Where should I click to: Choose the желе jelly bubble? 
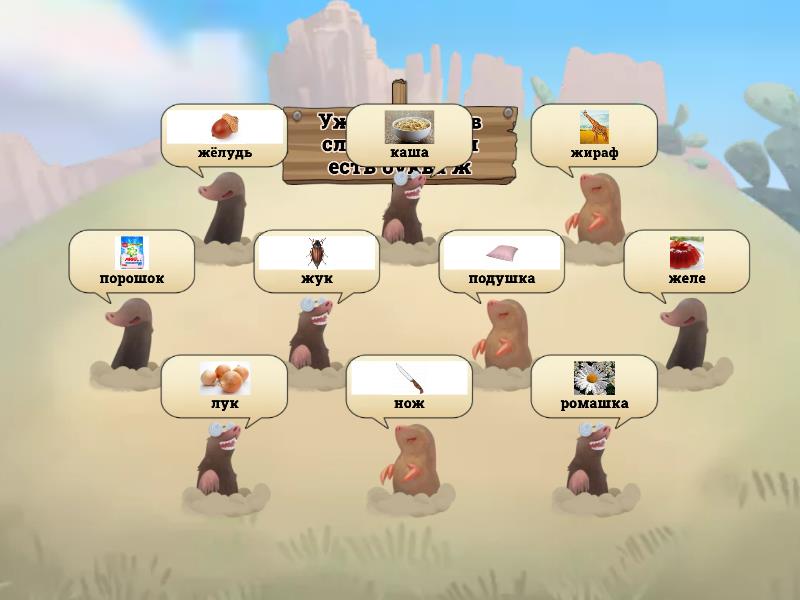686,261
